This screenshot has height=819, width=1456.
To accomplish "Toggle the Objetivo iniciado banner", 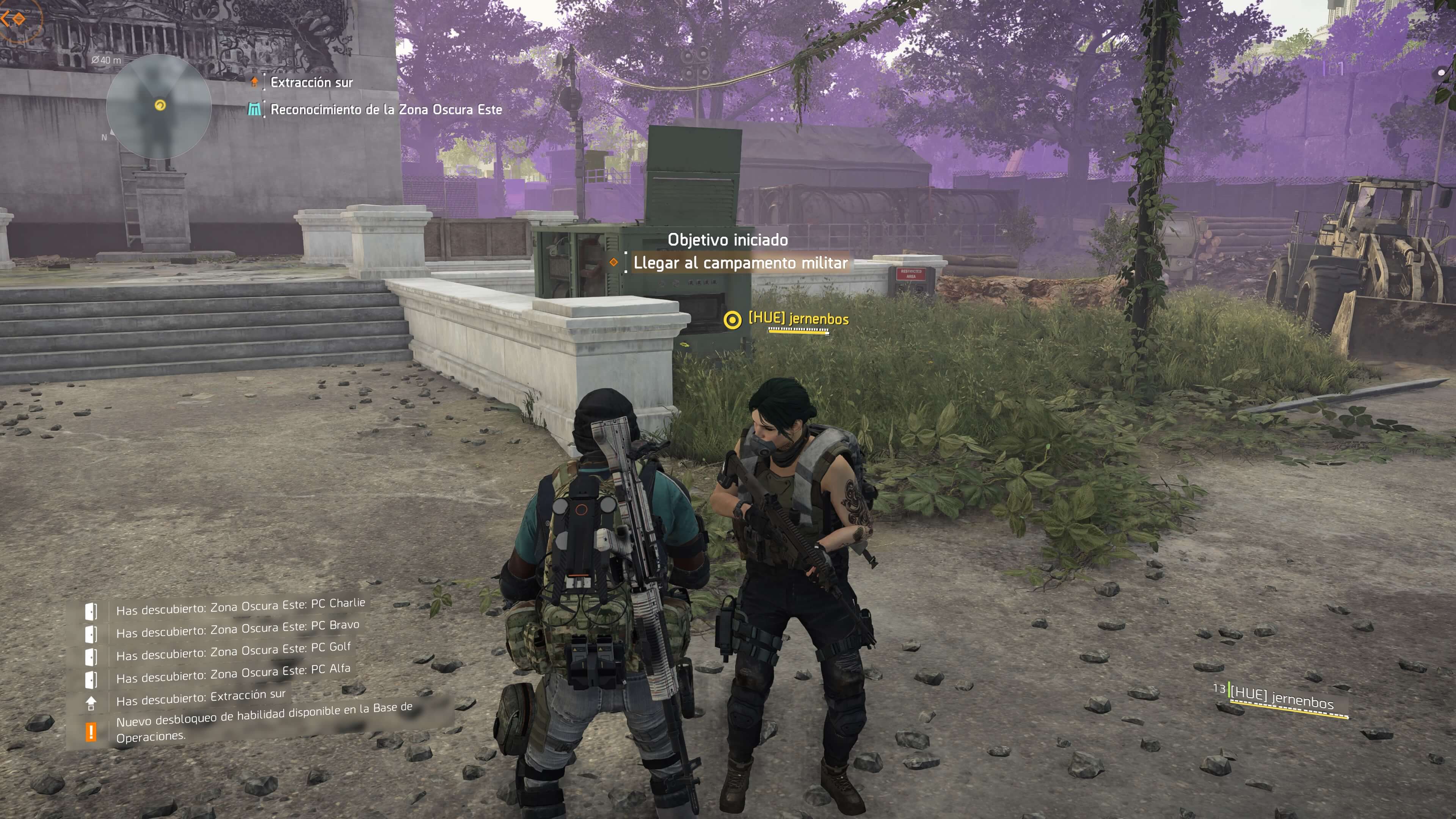I will tap(728, 240).
